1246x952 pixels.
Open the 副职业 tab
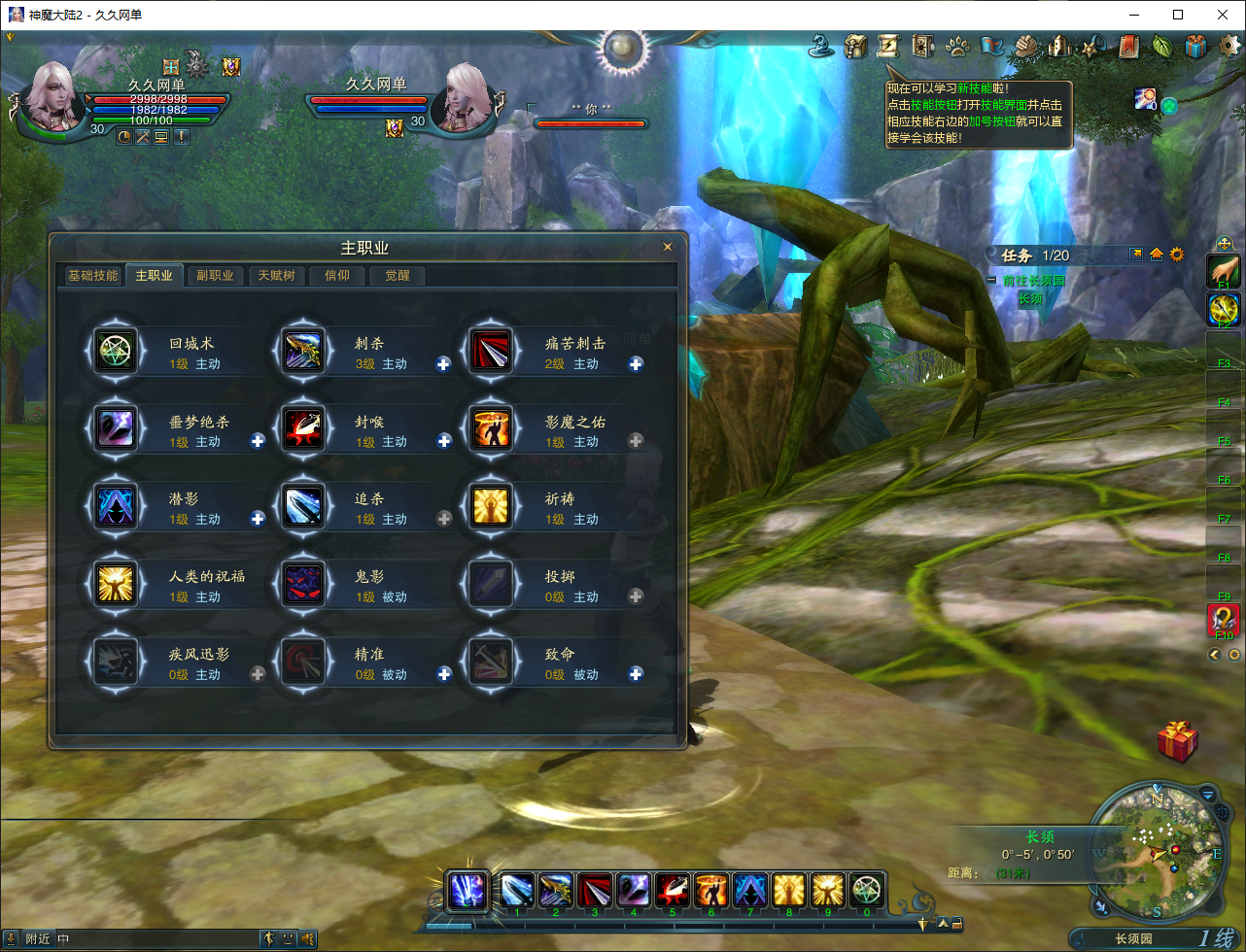[215, 276]
